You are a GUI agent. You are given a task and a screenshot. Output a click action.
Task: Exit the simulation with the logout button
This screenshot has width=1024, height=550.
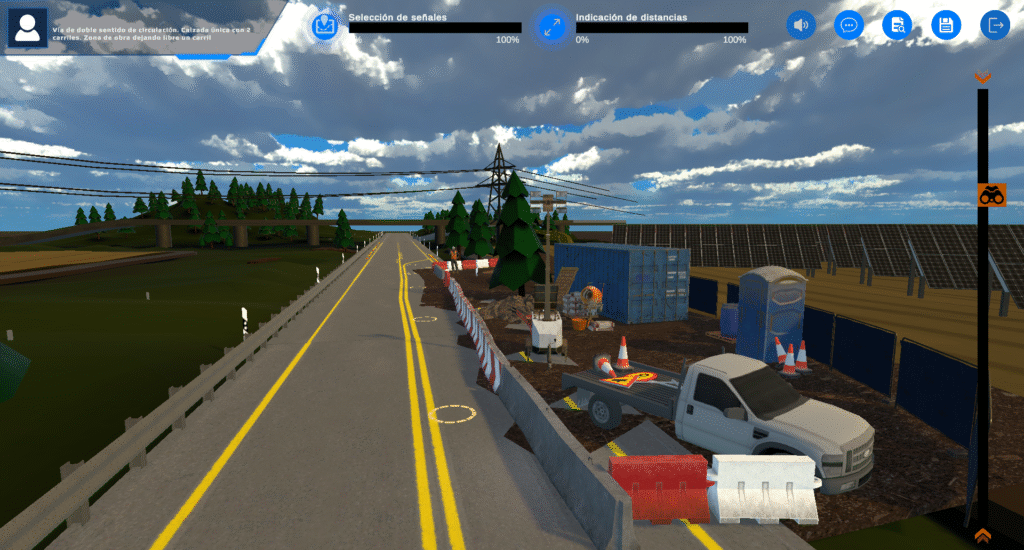coord(995,25)
